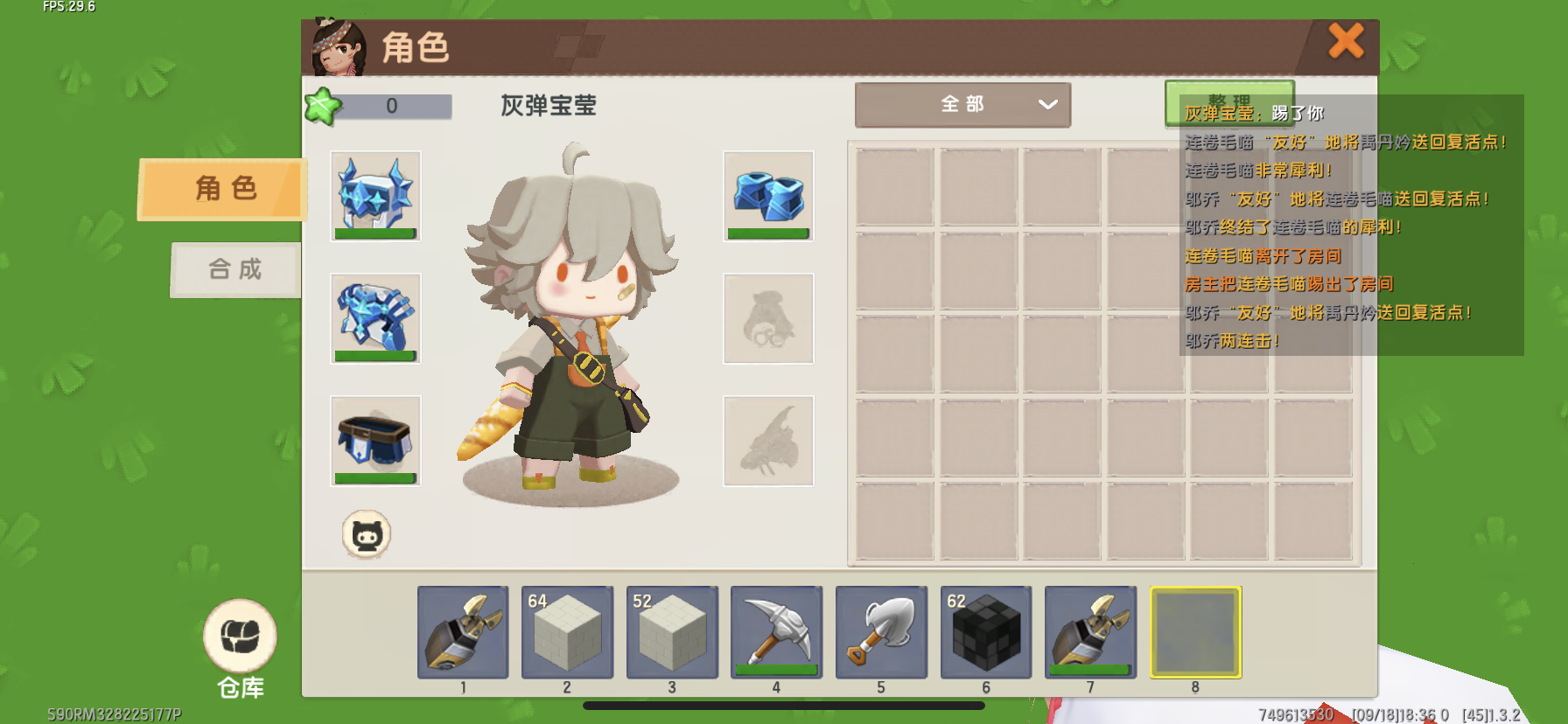Switch to the 角色 tab
This screenshot has width=1568, height=724.
tap(223, 189)
